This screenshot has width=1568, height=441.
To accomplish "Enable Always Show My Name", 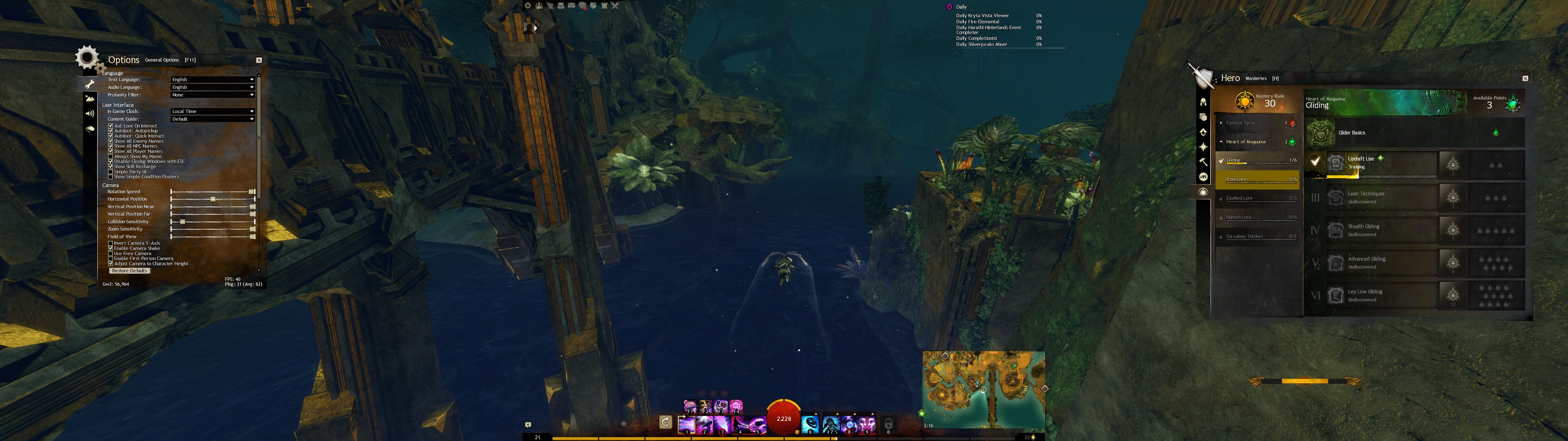I will click(111, 156).
